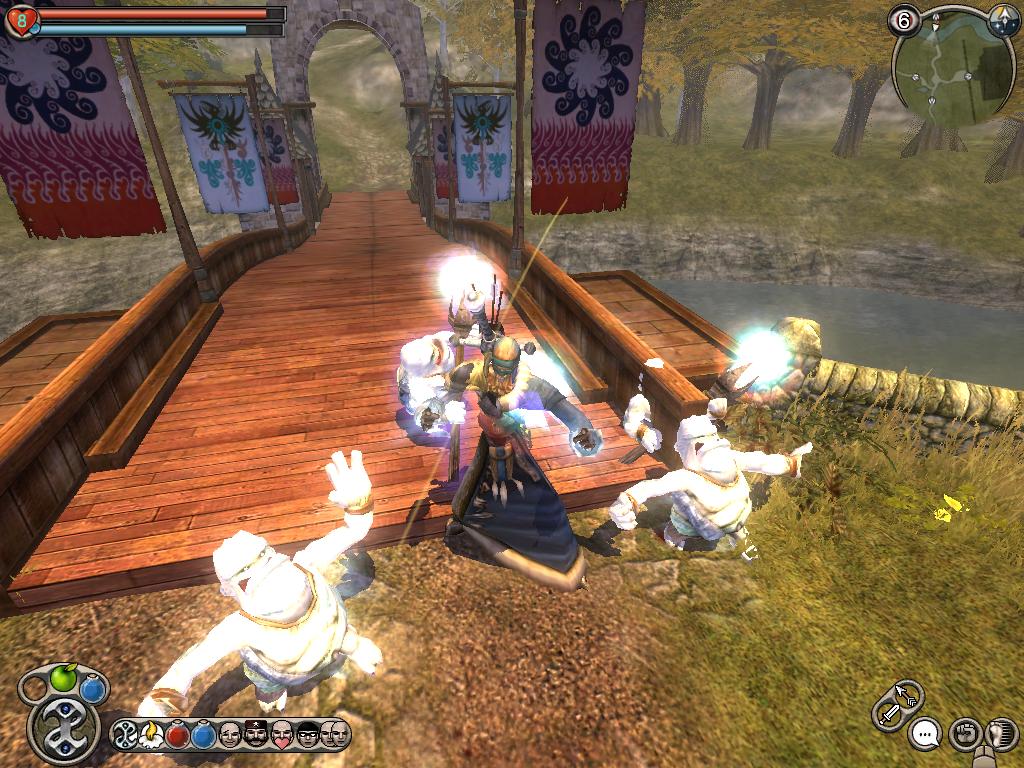Choose the bald smiling face expression
This screenshot has width=1024, height=768.
(x=230, y=736)
